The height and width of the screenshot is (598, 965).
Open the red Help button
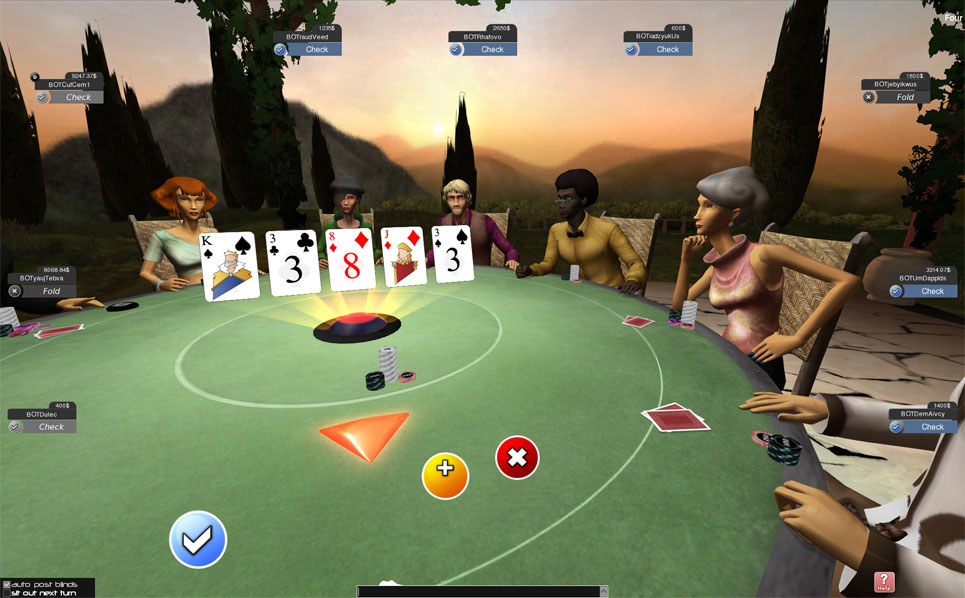(884, 582)
